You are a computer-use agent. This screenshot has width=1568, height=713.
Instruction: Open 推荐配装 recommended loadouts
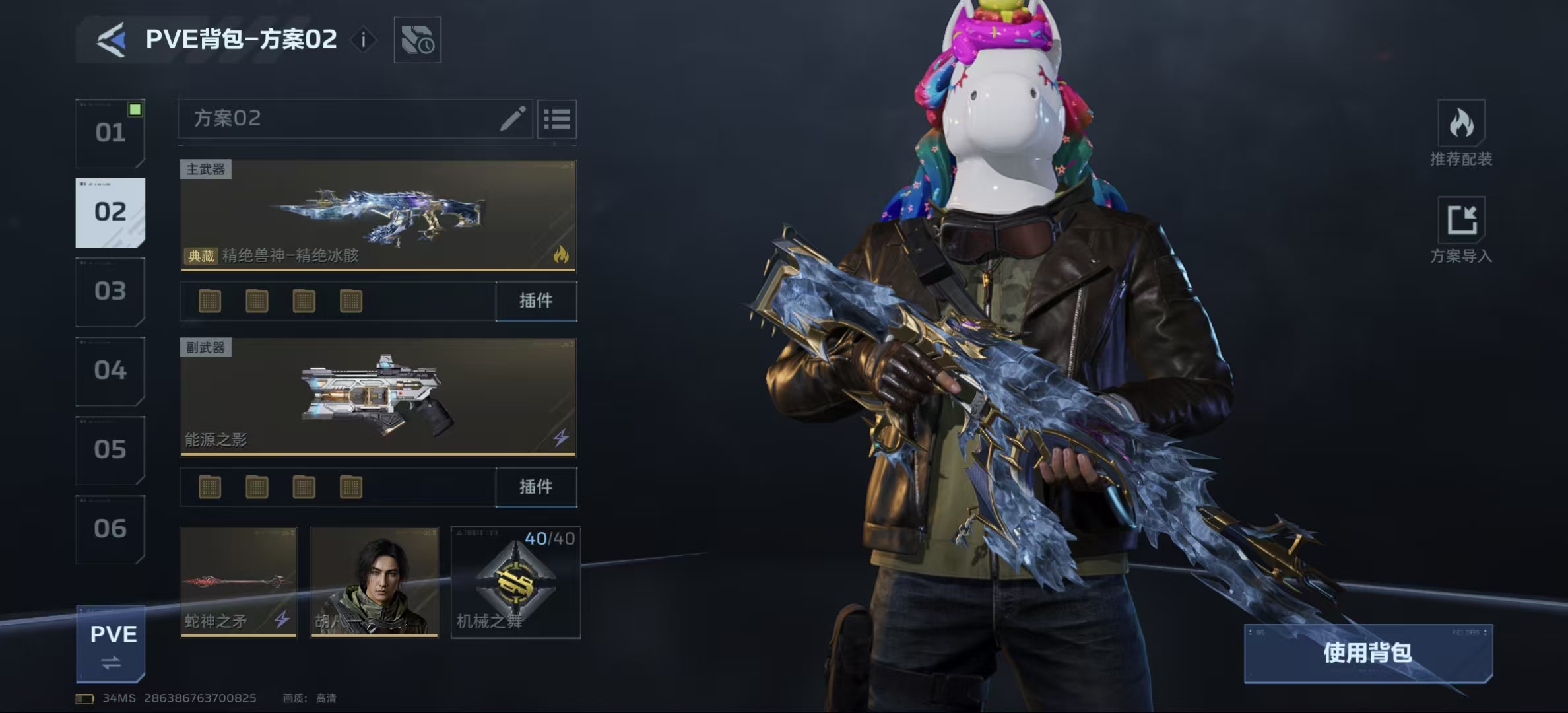(1461, 133)
